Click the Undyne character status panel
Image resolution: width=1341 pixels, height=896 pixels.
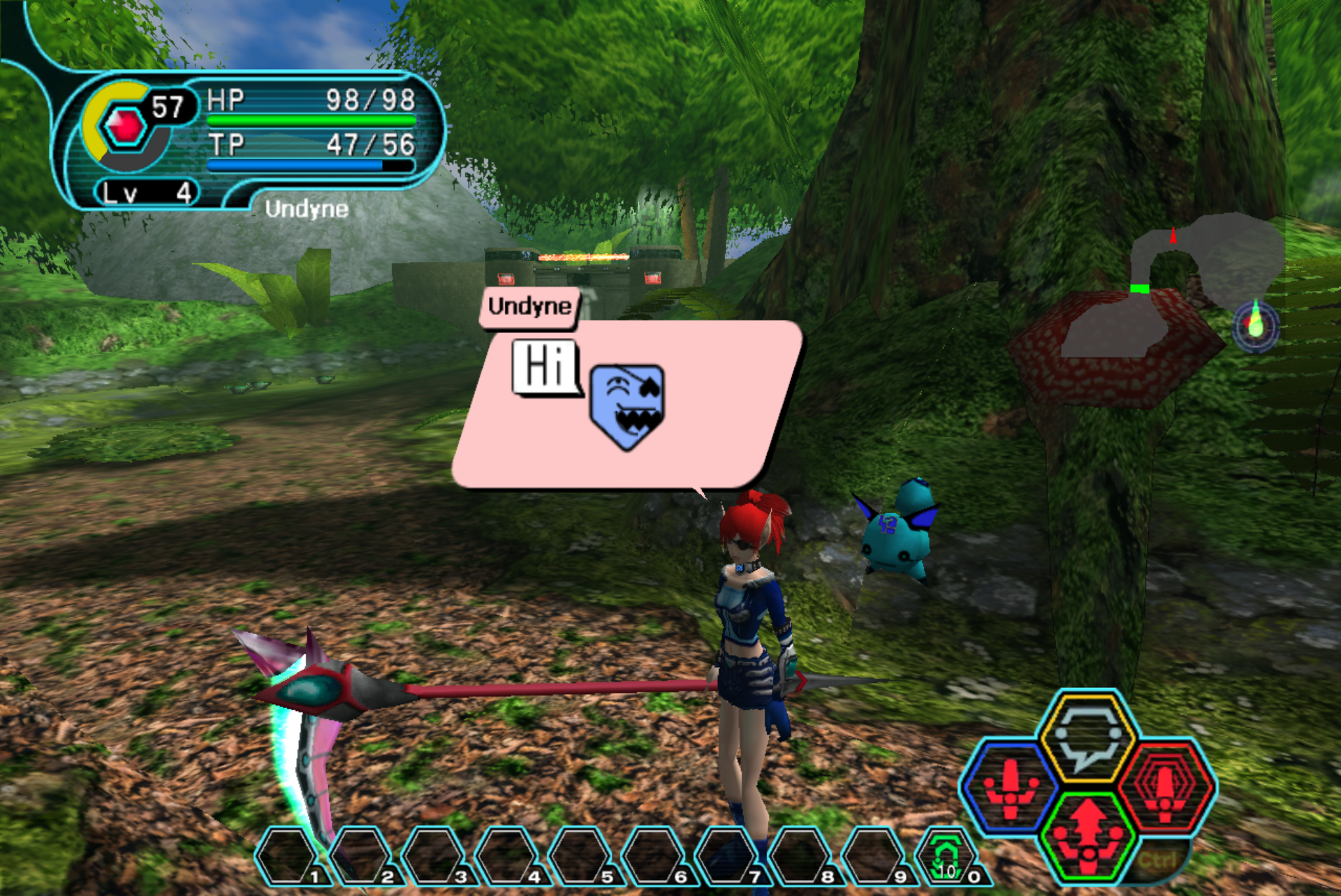pos(251,140)
